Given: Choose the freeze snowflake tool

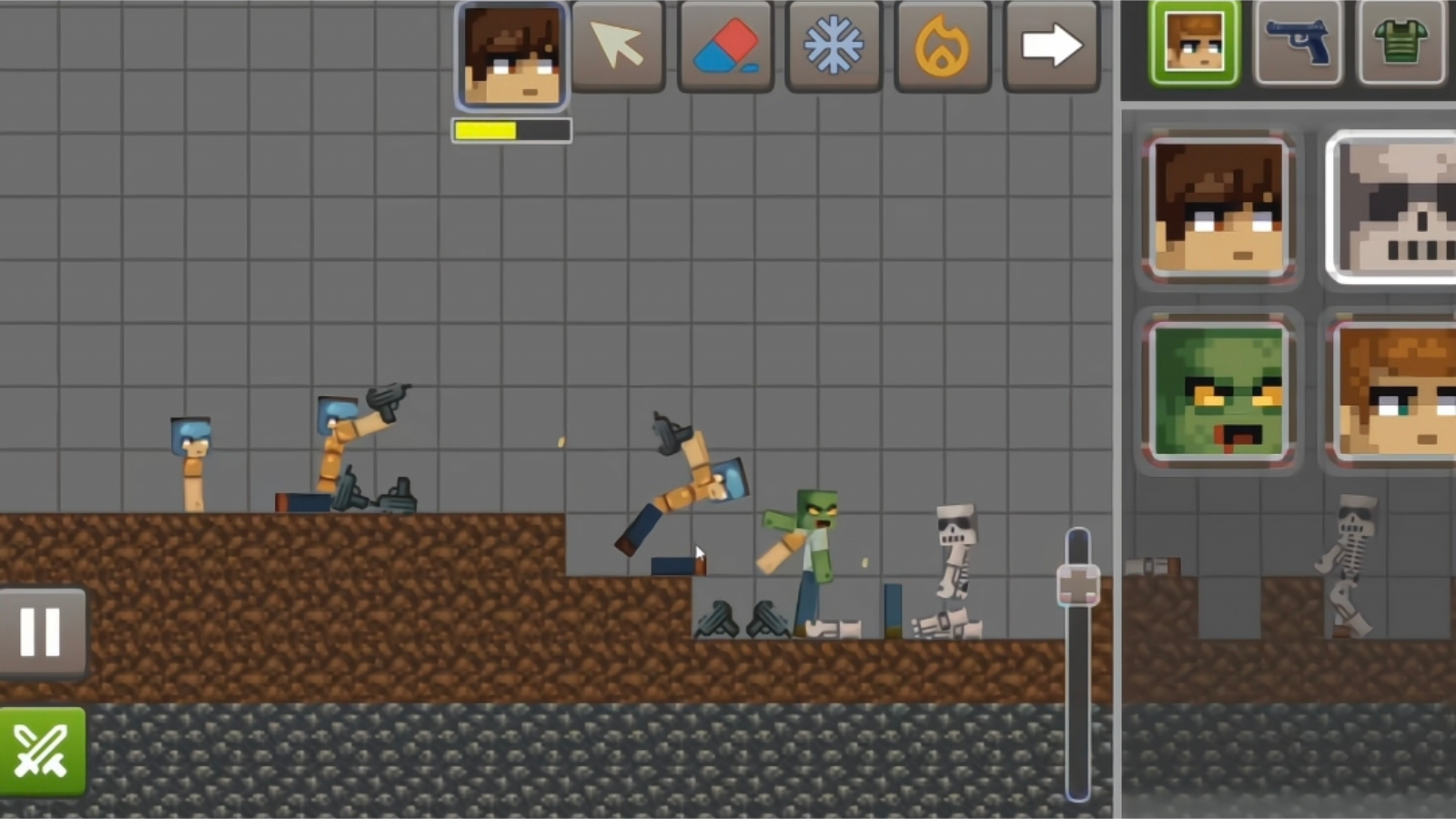Looking at the screenshot, I should point(834,47).
